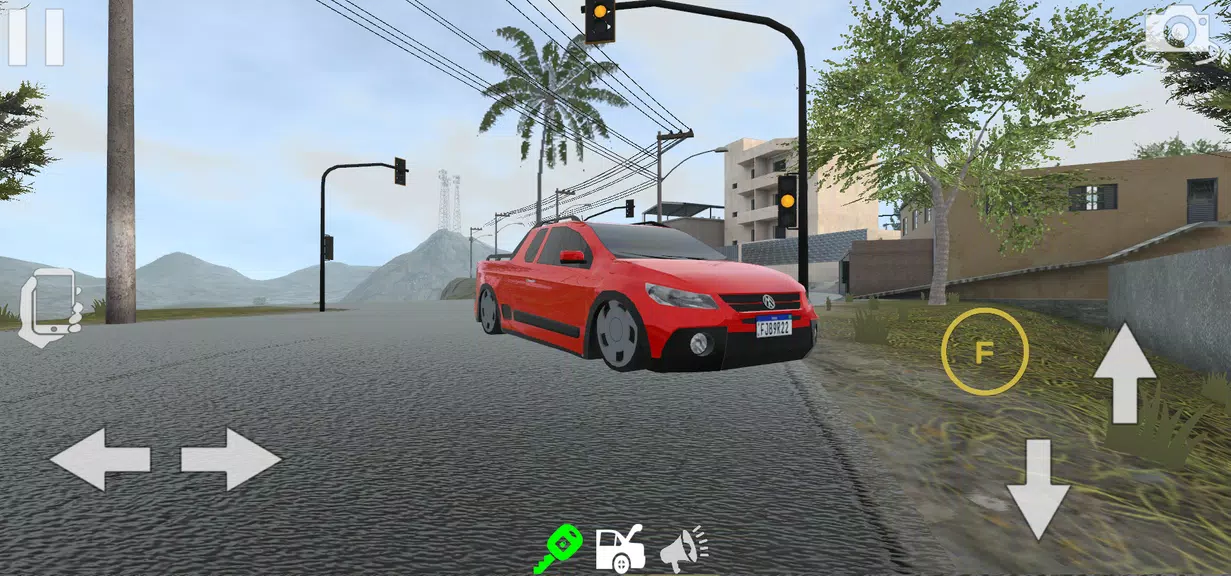This screenshot has width=1231, height=576.
Task: Tap the yellow circled F button
Action: (984, 351)
